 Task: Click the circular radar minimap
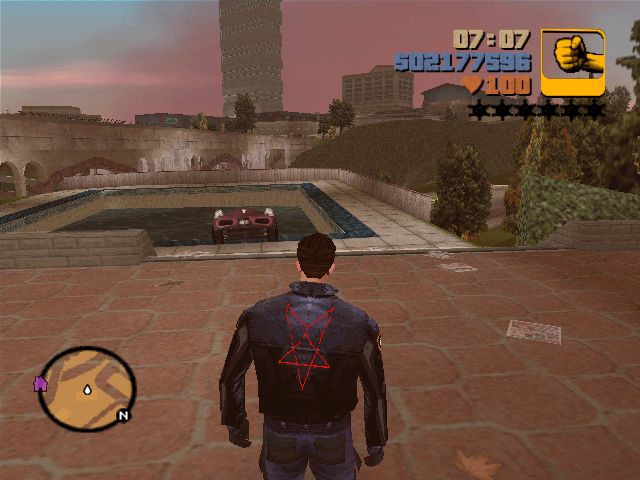pyautogui.click(x=88, y=388)
